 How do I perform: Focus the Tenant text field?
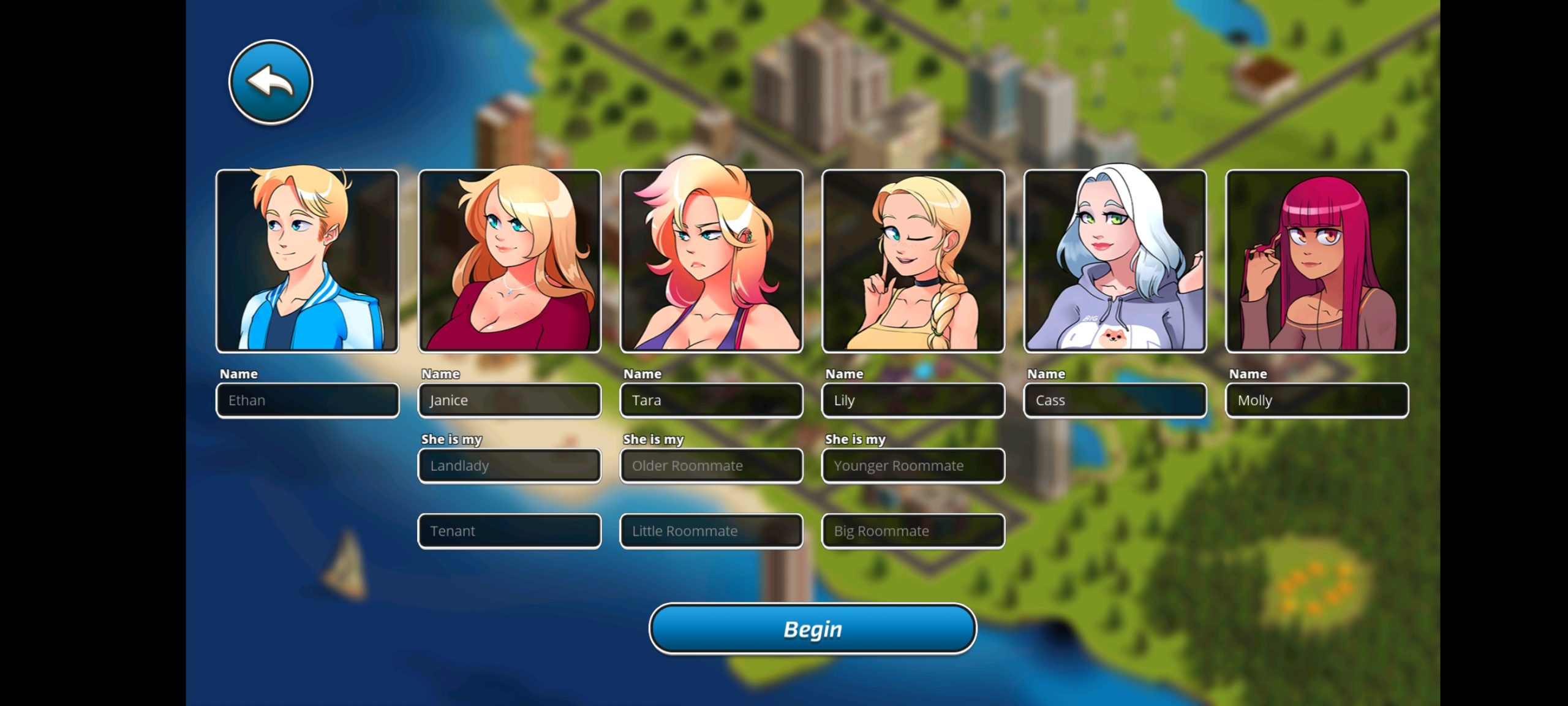(x=509, y=531)
